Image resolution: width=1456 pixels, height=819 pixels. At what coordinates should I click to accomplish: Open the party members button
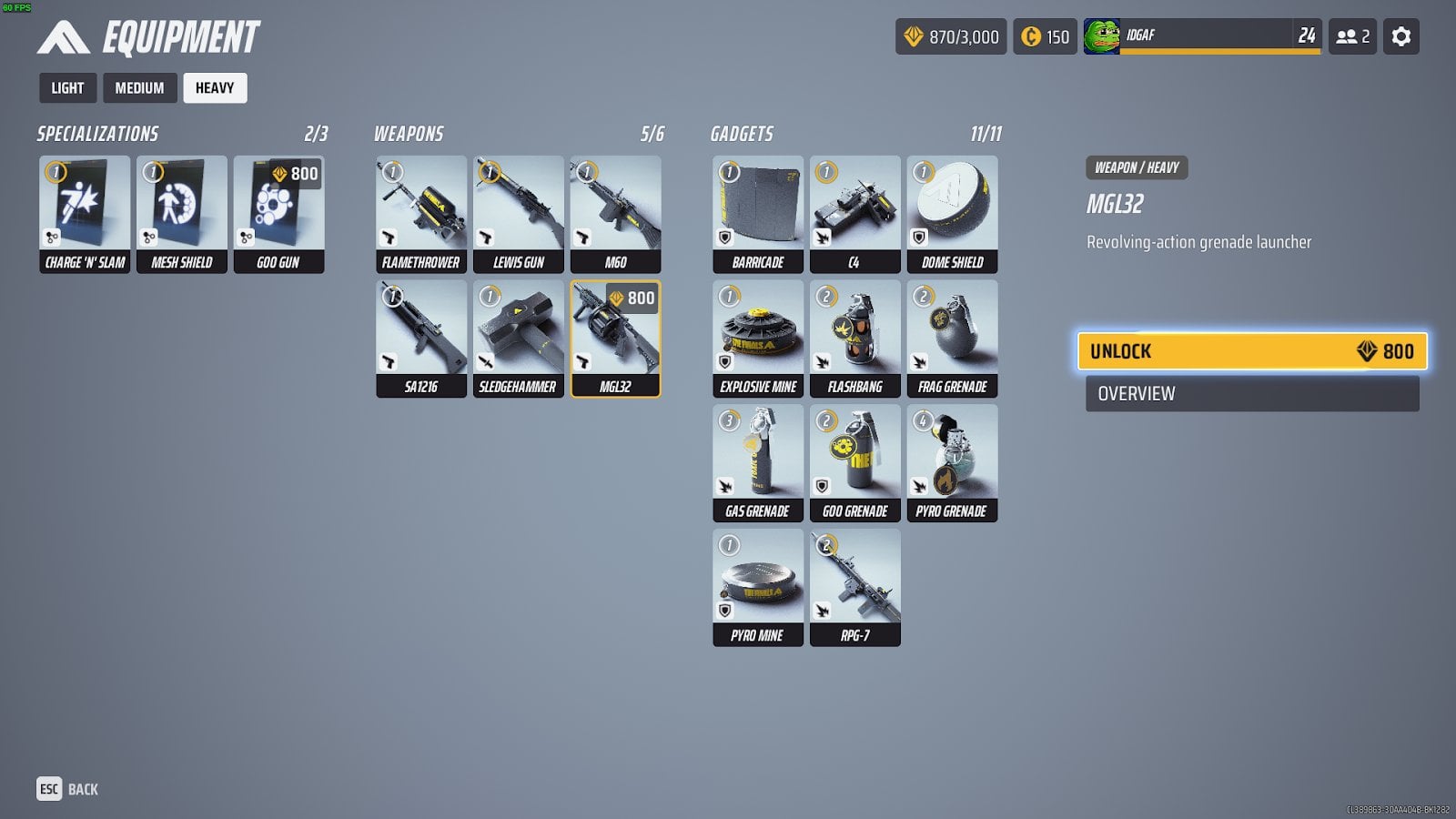point(1352,36)
